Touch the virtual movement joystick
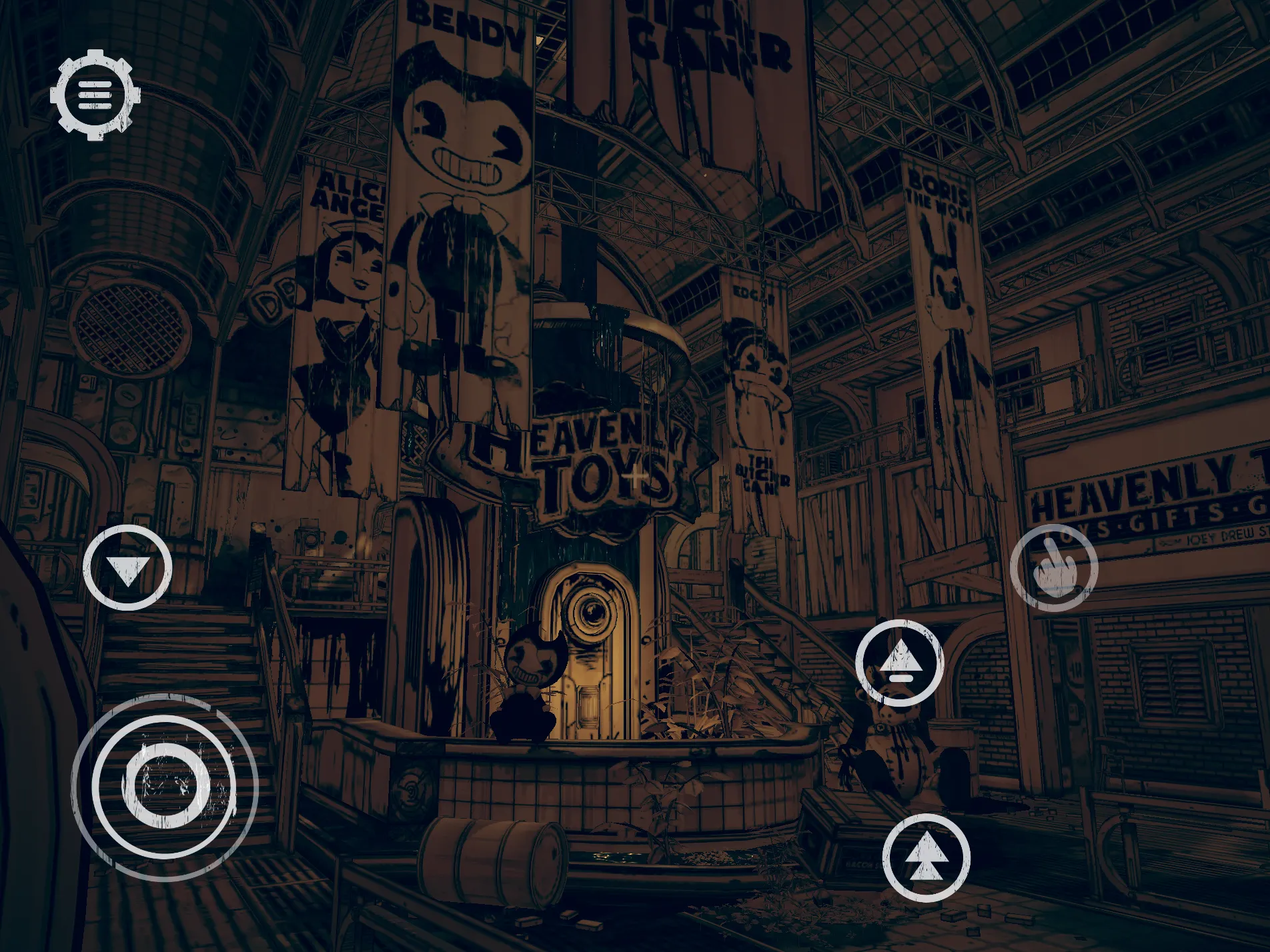The width and height of the screenshot is (1270, 952). coord(164,787)
